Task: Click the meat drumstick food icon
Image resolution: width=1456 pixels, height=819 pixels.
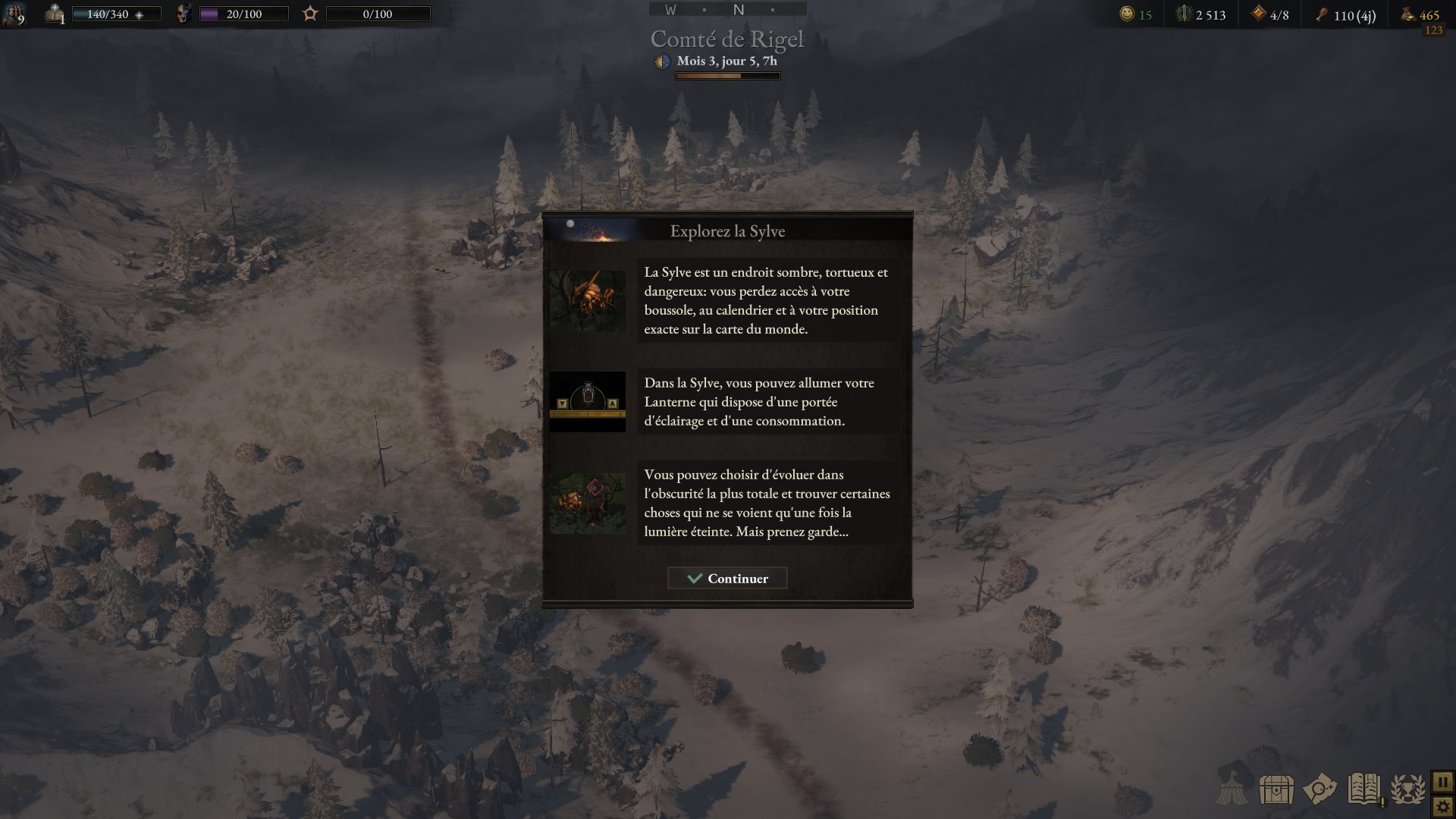Action: [1322, 14]
